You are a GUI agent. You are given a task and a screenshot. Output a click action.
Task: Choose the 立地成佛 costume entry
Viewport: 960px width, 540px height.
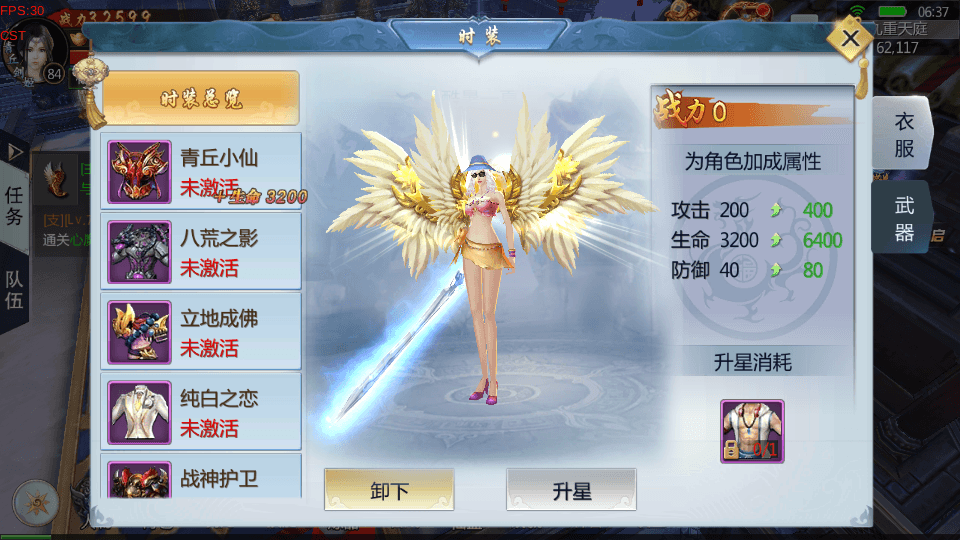[201, 331]
